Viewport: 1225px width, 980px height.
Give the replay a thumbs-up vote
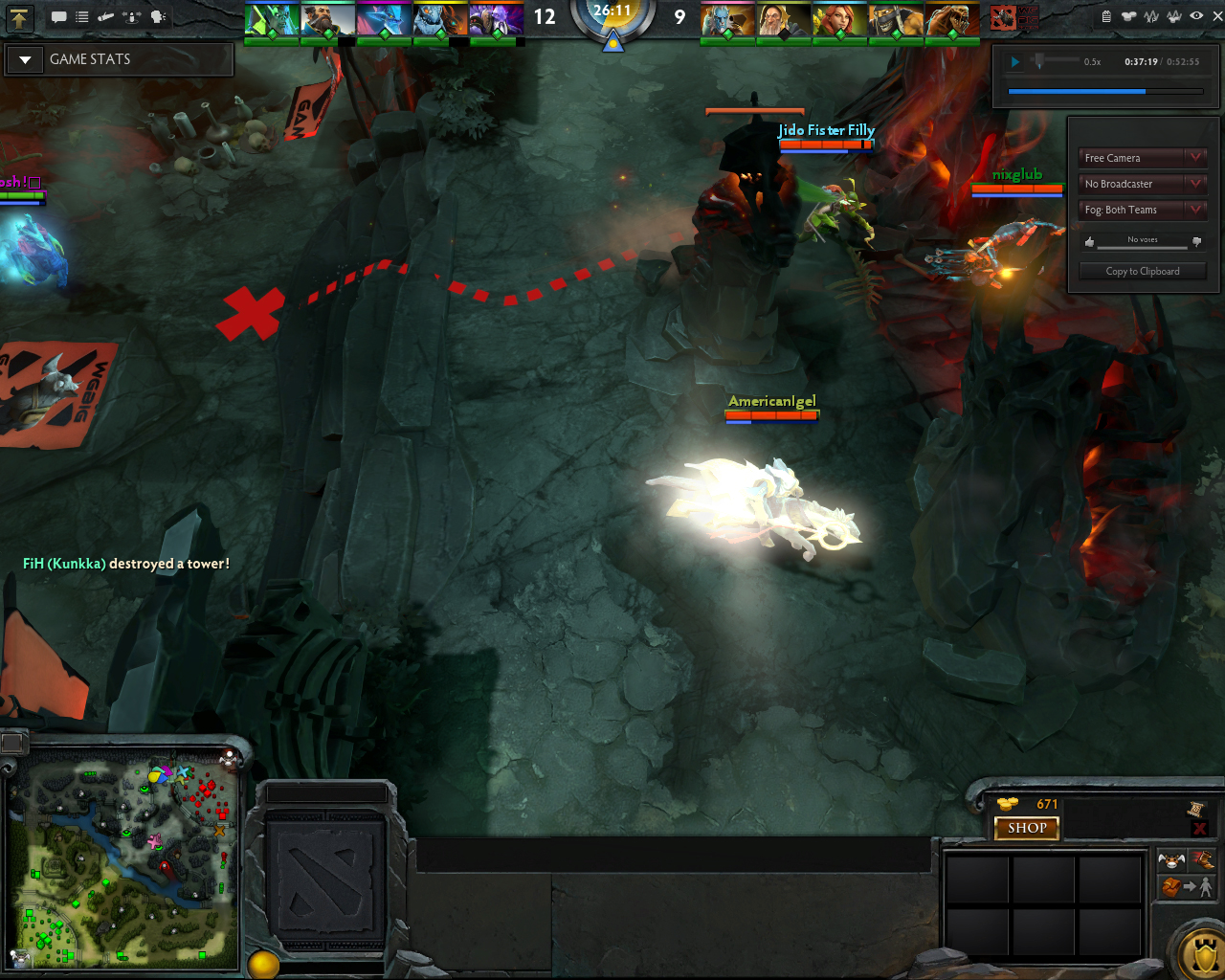[x=1089, y=242]
